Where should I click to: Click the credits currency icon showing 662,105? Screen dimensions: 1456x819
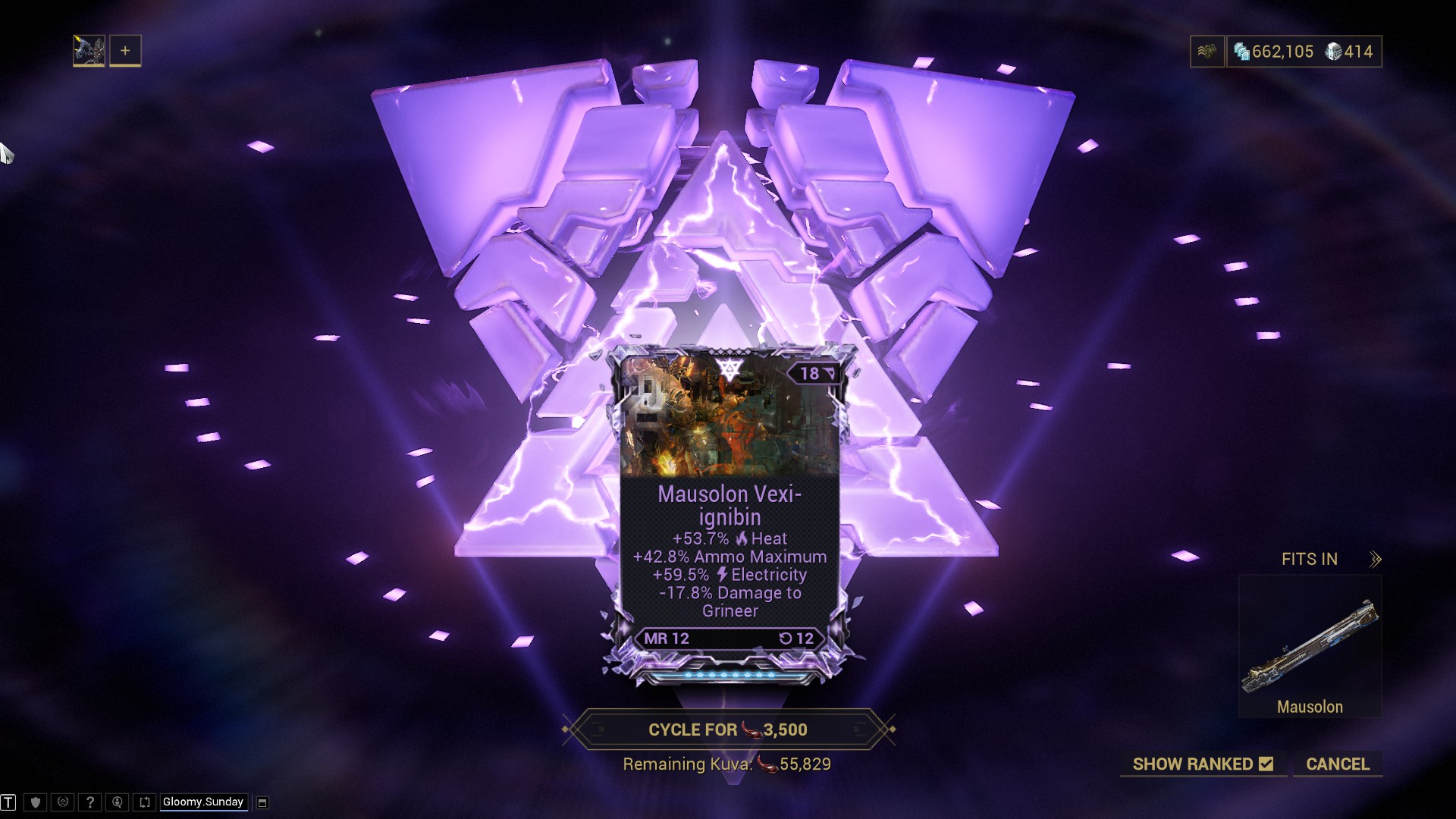tap(1242, 52)
